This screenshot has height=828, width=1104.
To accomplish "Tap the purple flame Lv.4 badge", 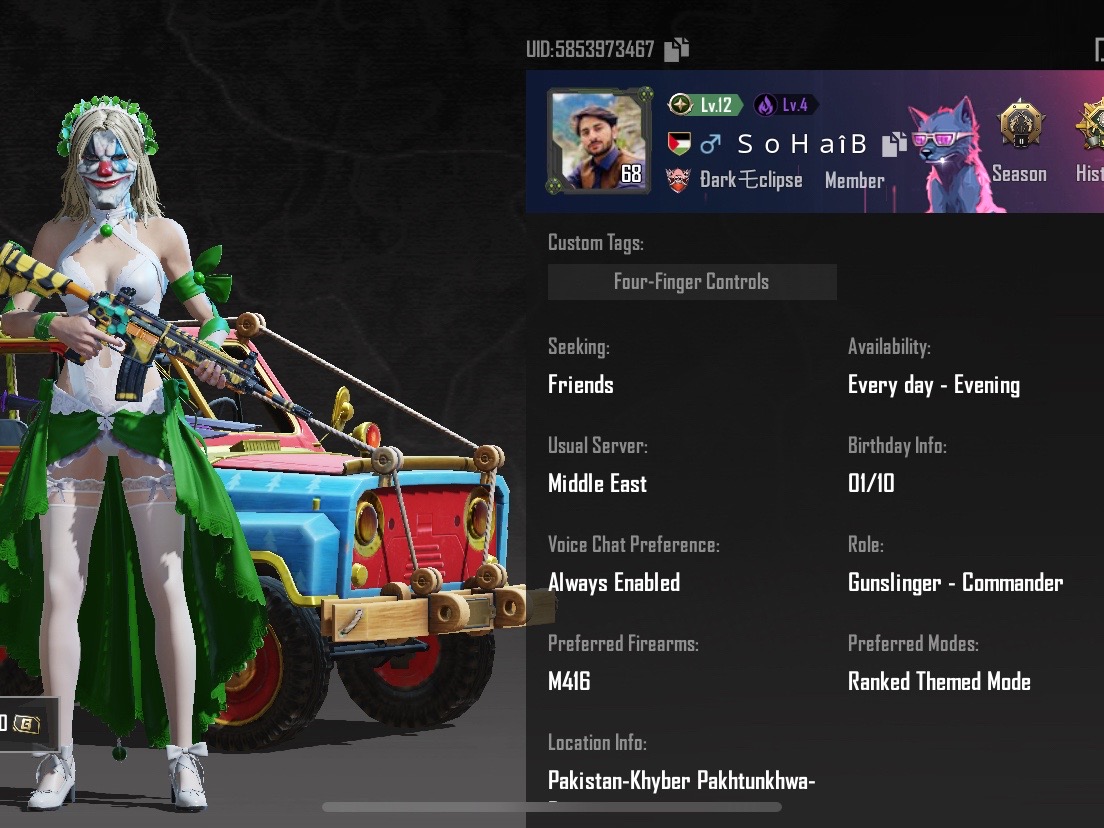I will tap(786, 105).
